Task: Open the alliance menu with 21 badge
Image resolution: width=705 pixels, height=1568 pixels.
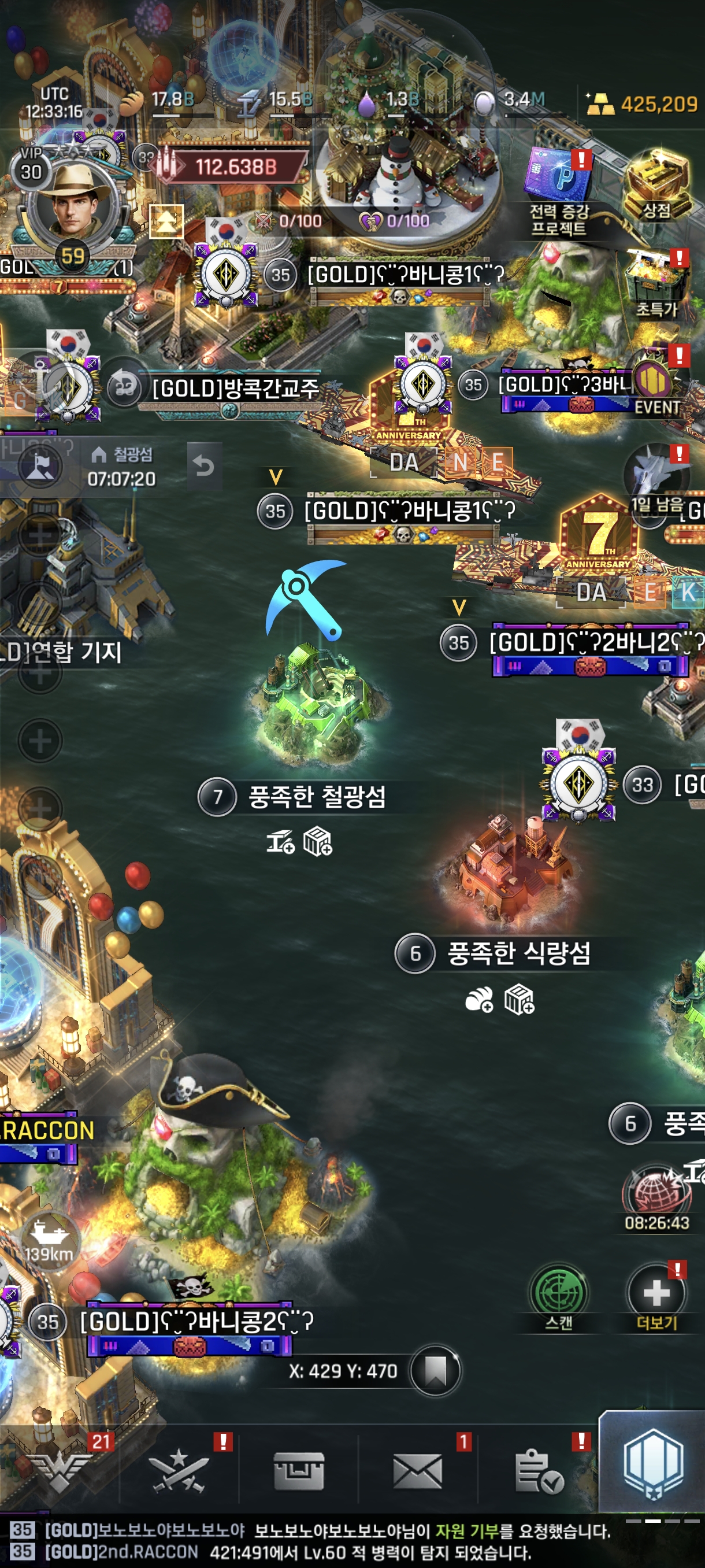Action: (x=60, y=1469)
